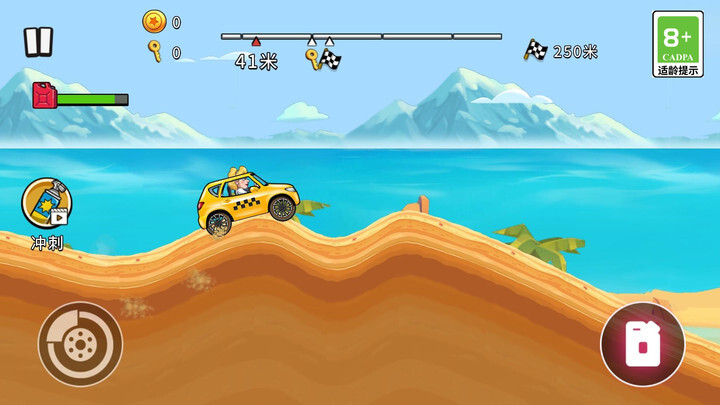Tap the brake pedal button
The image size is (720, 405).
tap(80, 344)
